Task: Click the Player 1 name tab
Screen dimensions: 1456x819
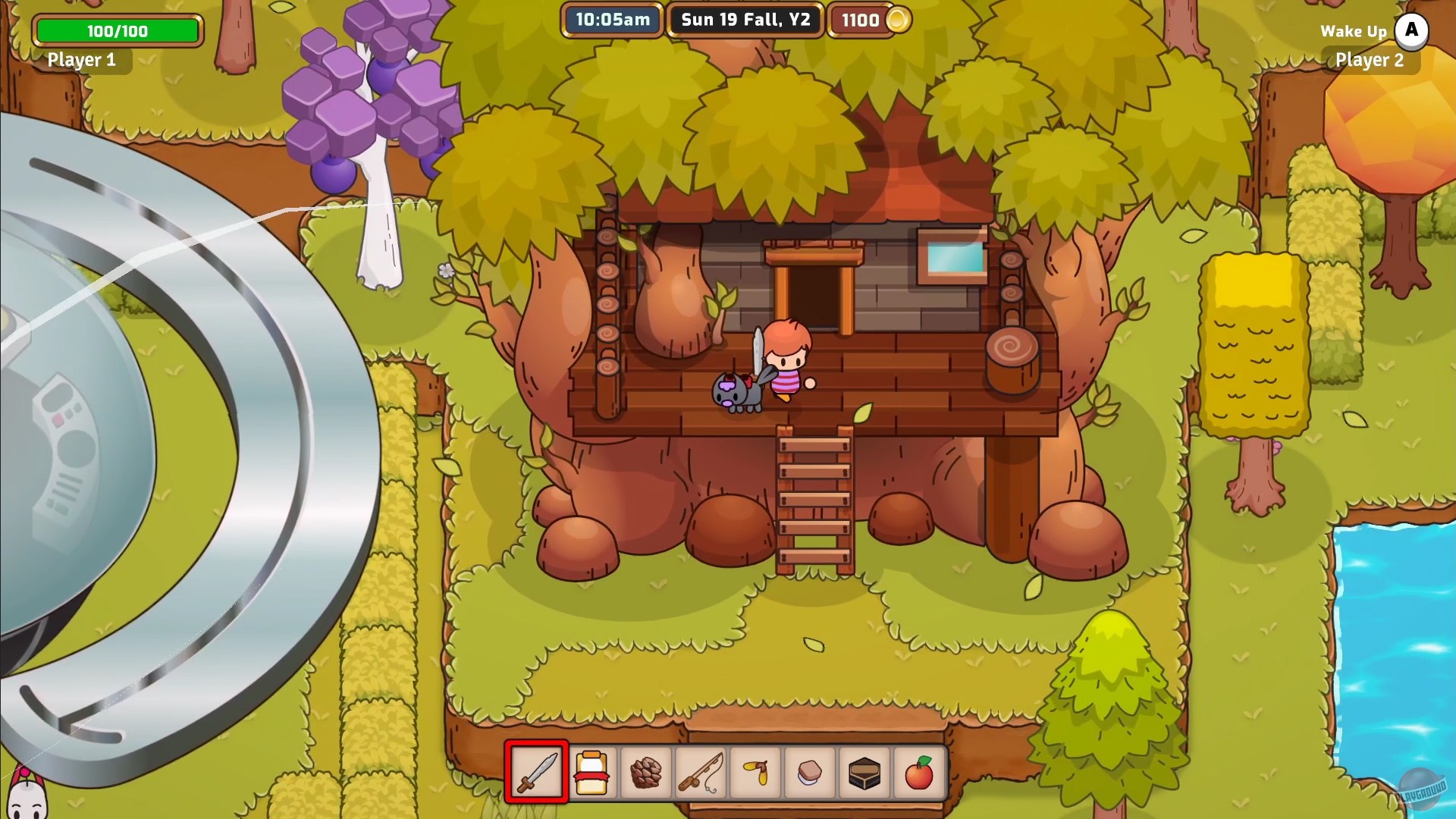Action: (83, 60)
